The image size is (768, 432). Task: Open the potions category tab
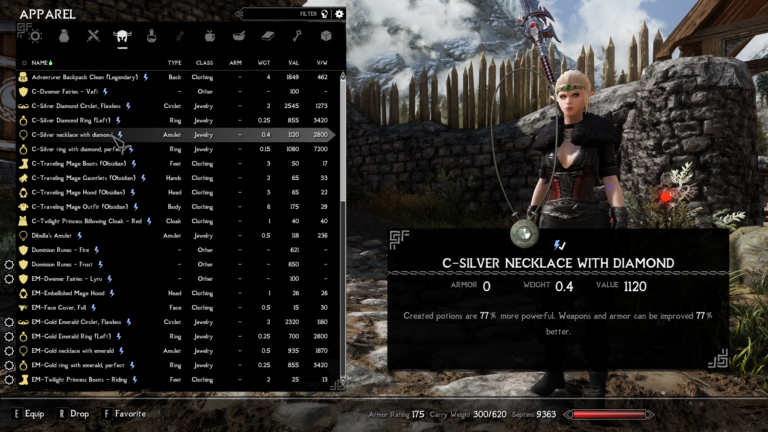click(x=152, y=36)
